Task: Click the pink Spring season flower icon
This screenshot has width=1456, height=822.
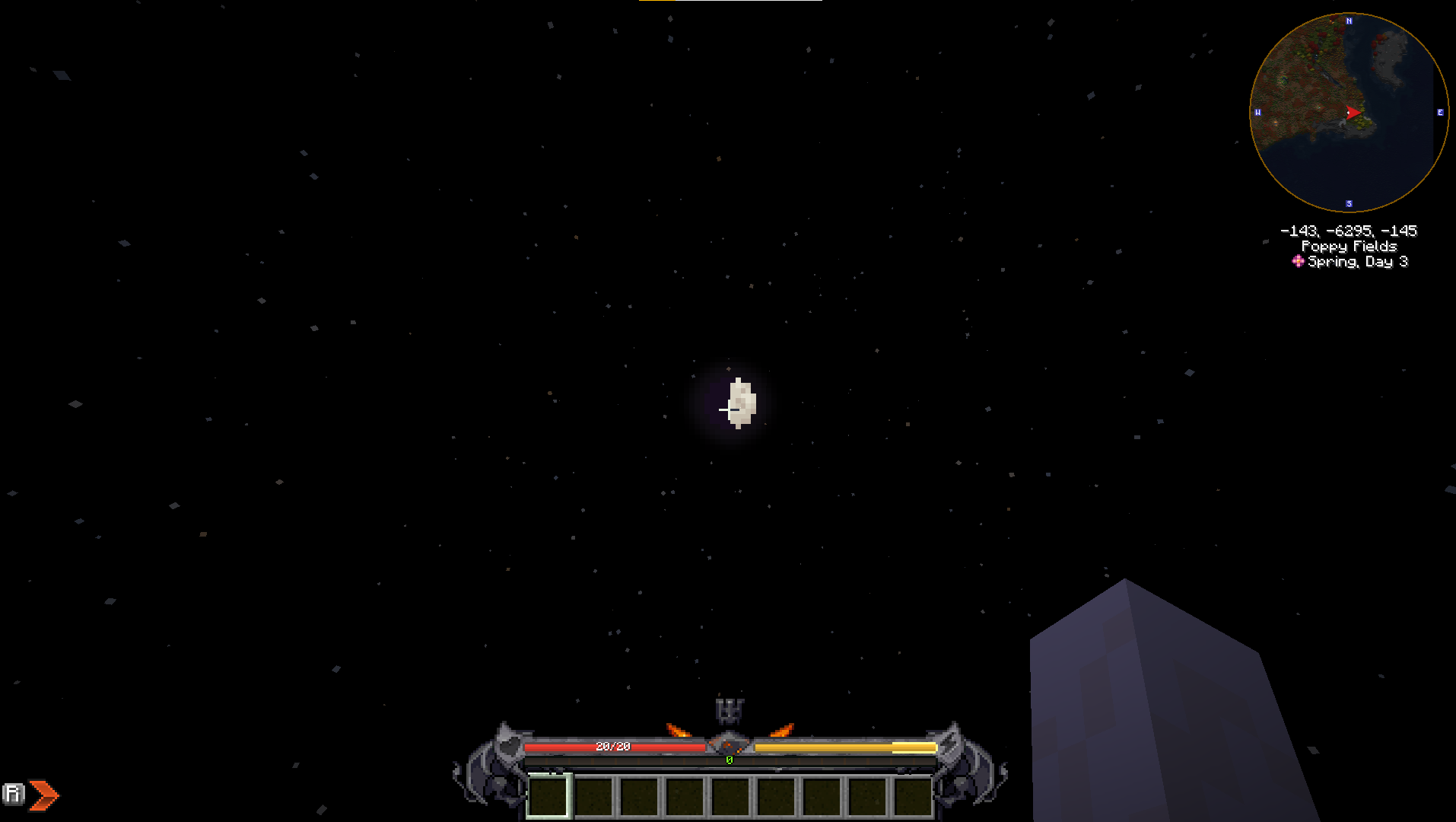Action: [x=1297, y=262]
